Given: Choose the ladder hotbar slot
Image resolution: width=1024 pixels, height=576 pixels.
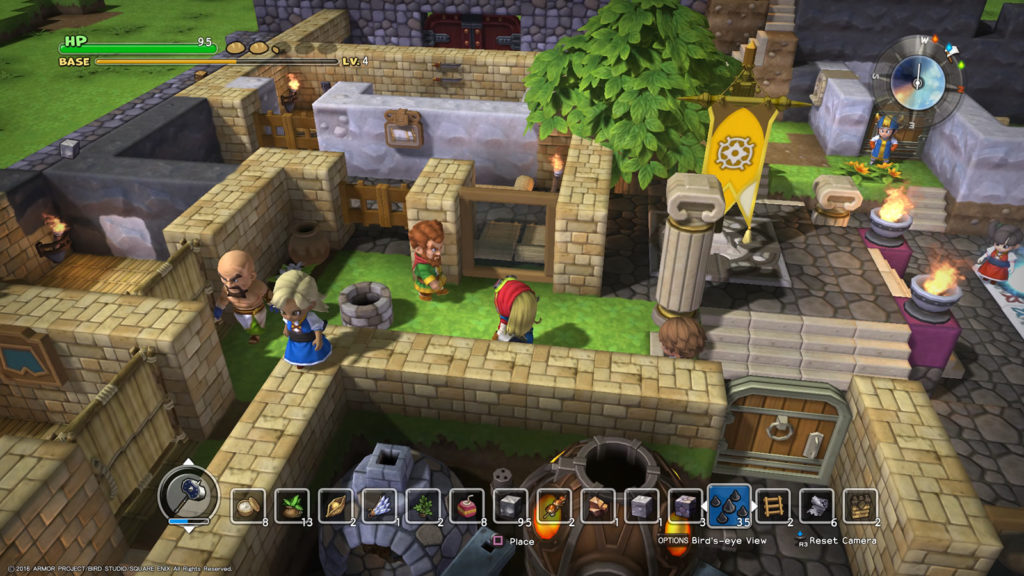Looking at the screenshot, I should click(772, 505).
